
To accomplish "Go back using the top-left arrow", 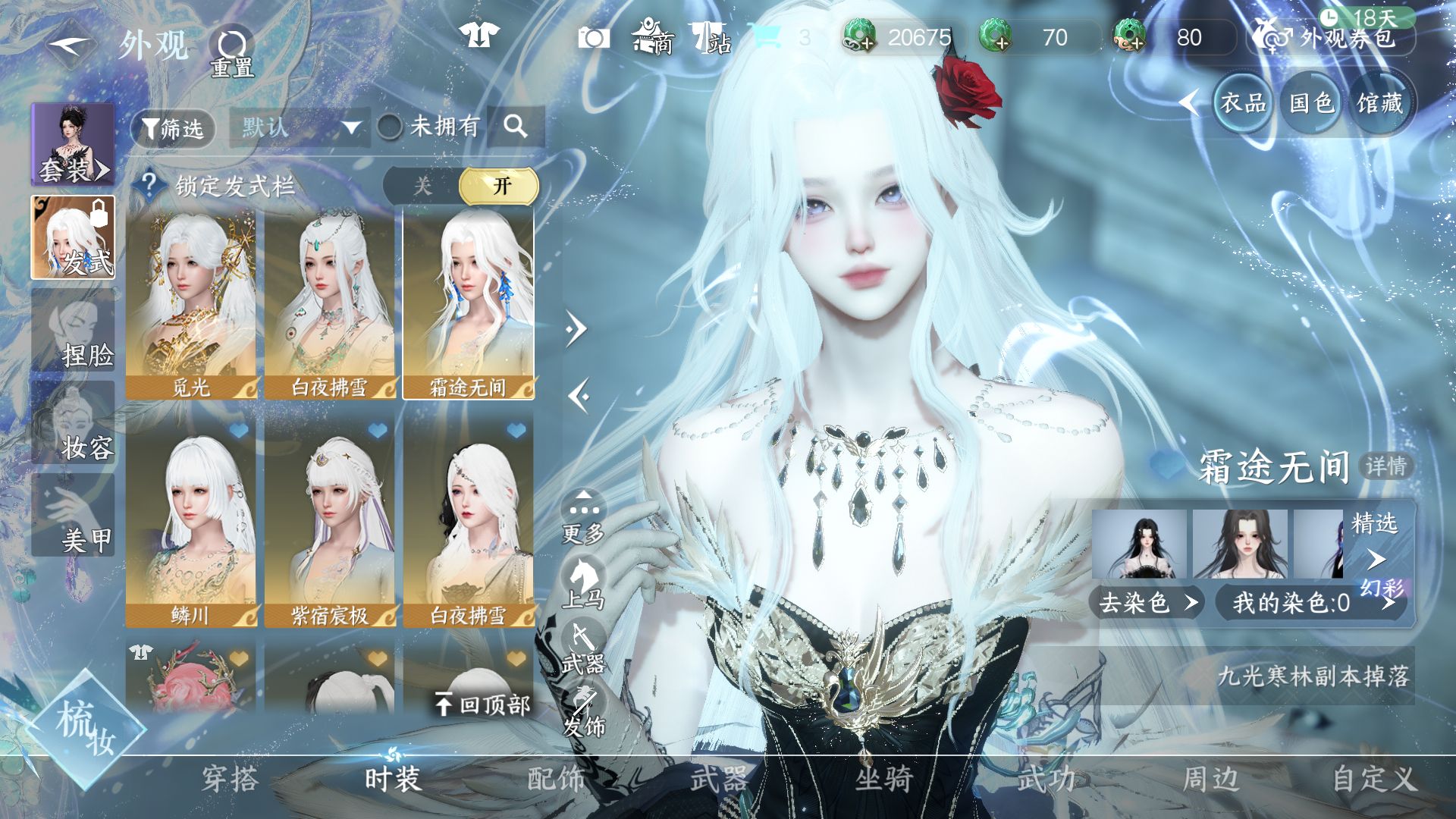I will (70, 45).
